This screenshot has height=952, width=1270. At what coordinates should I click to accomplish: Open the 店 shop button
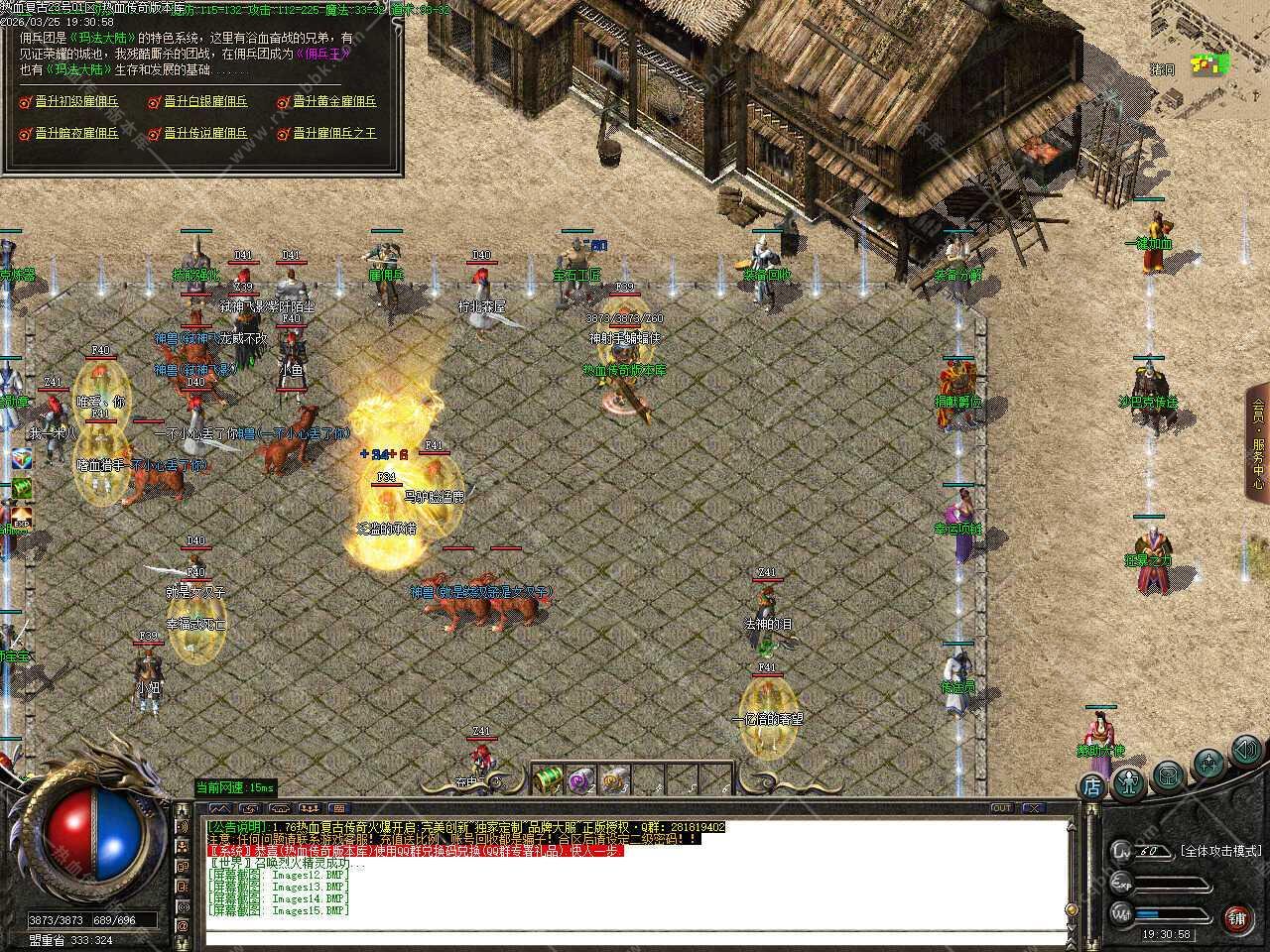(1091, 787)
